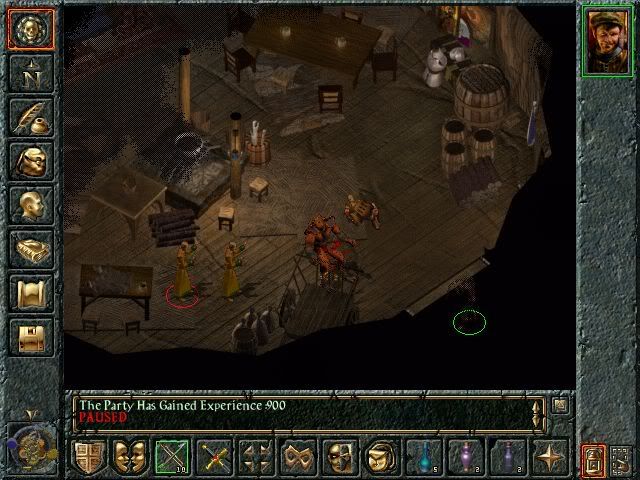Open the priest scroll icon
640x480 pixels.
click(x=29, y=293)
